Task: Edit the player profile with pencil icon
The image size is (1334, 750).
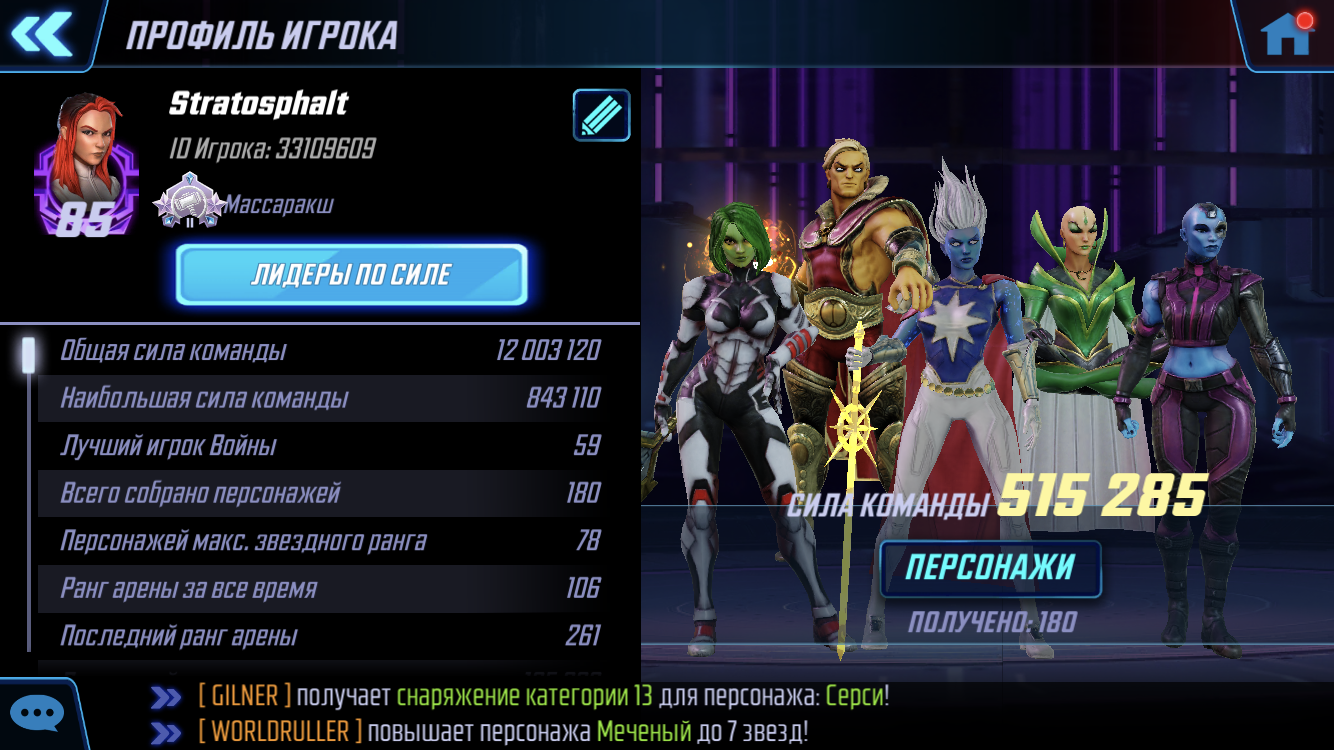Action: [601, 115]
